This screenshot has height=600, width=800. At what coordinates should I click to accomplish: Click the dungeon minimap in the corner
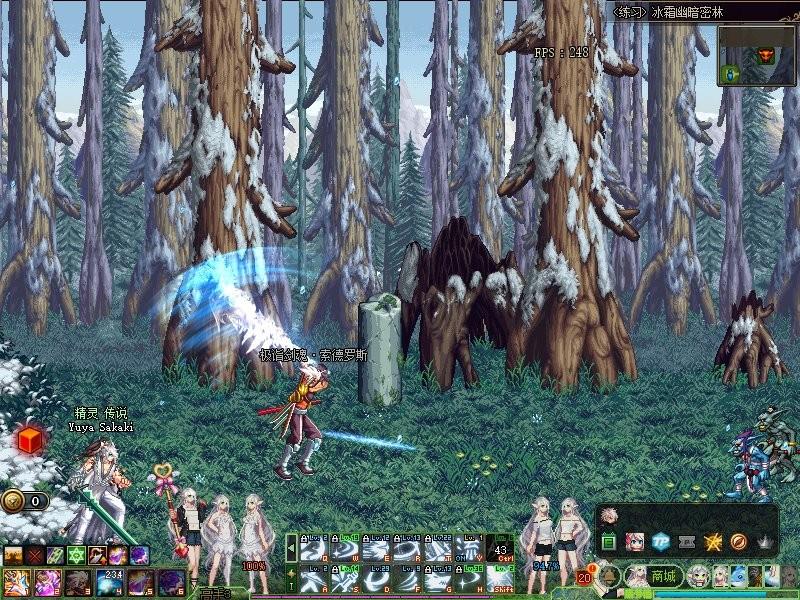tap(755, 56)
